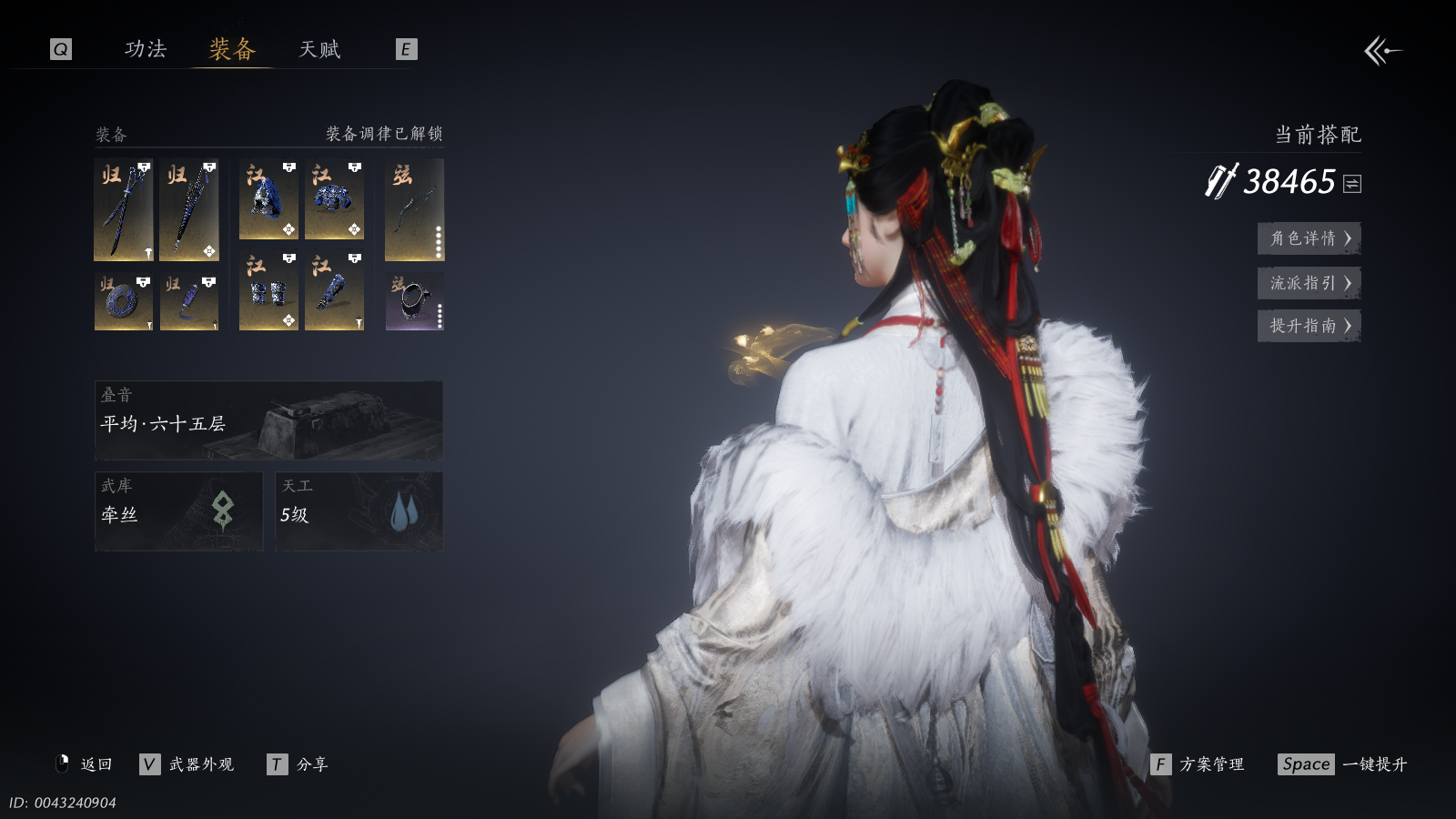Select the bow equipment slot
Screen dimensions: 1456x819
[414, 210]
